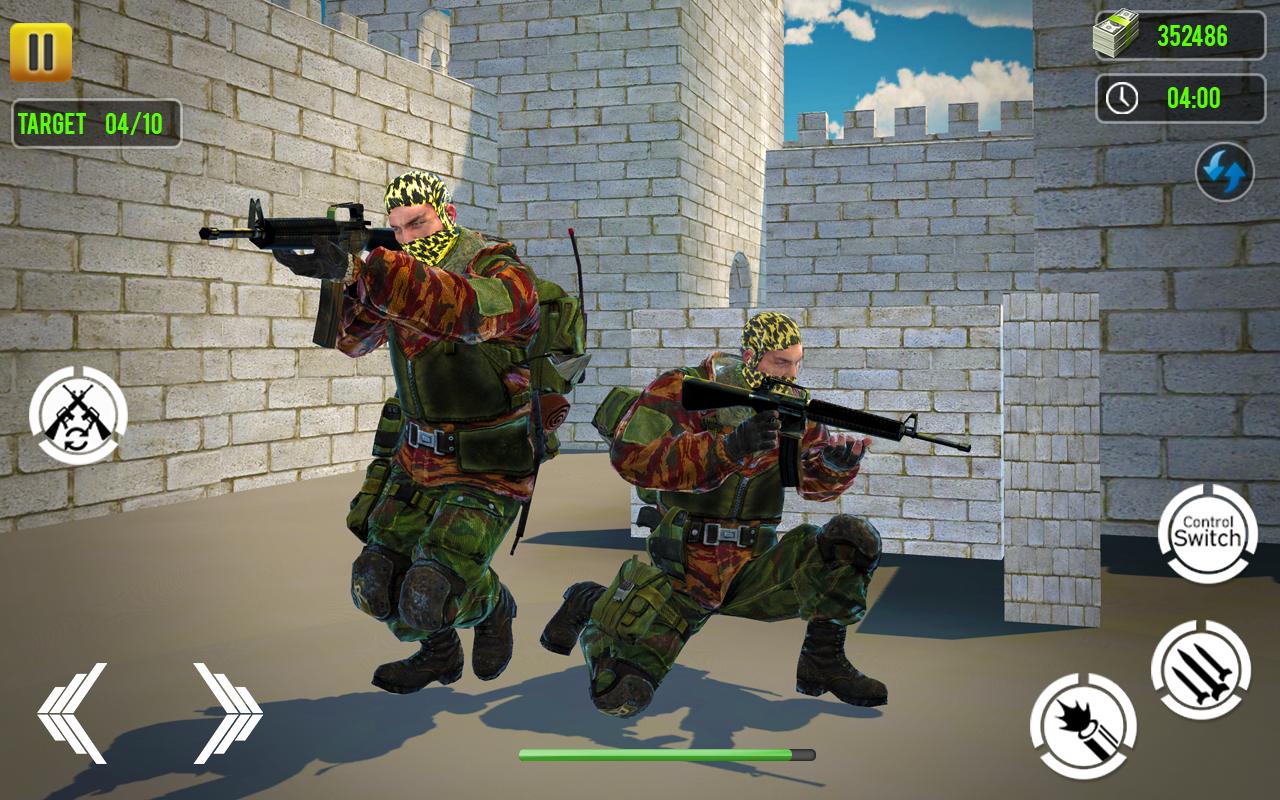Screen dimensions: 1280x800
Task: Fire missiles using the missiles icon
Action: point(1200,671)
